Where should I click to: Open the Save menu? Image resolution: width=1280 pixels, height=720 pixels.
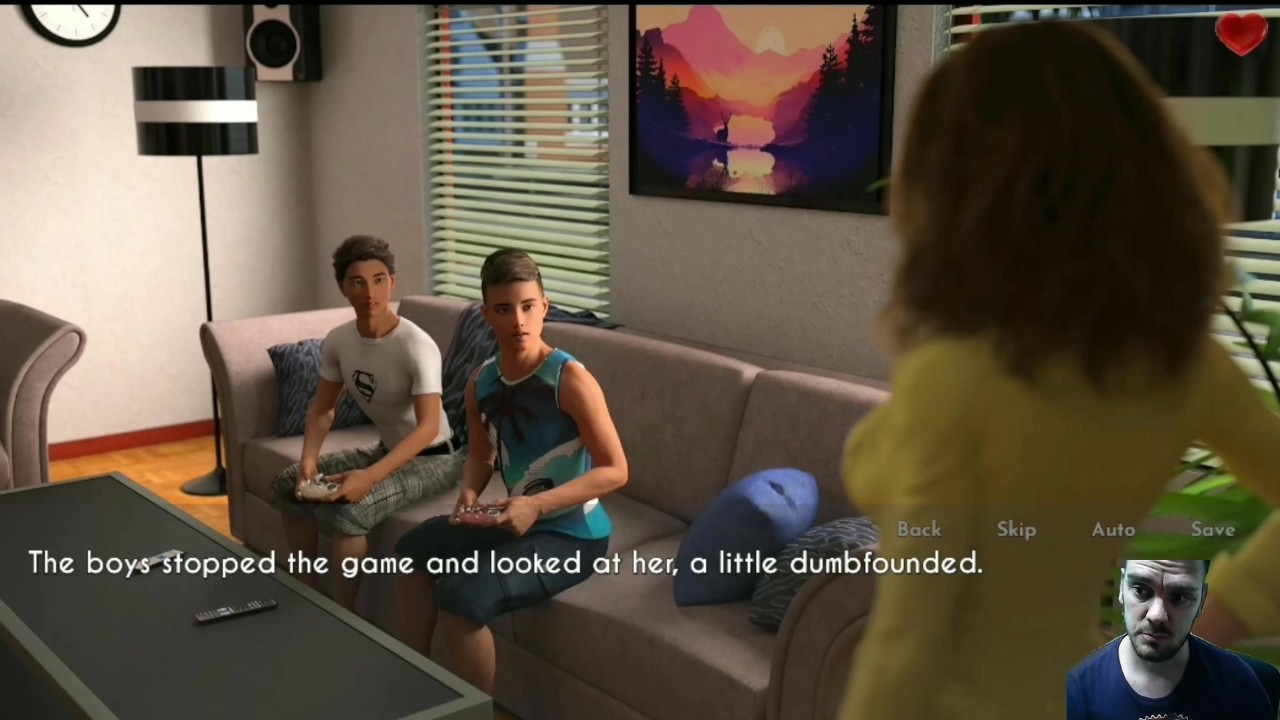click(x=1212, y=529)
